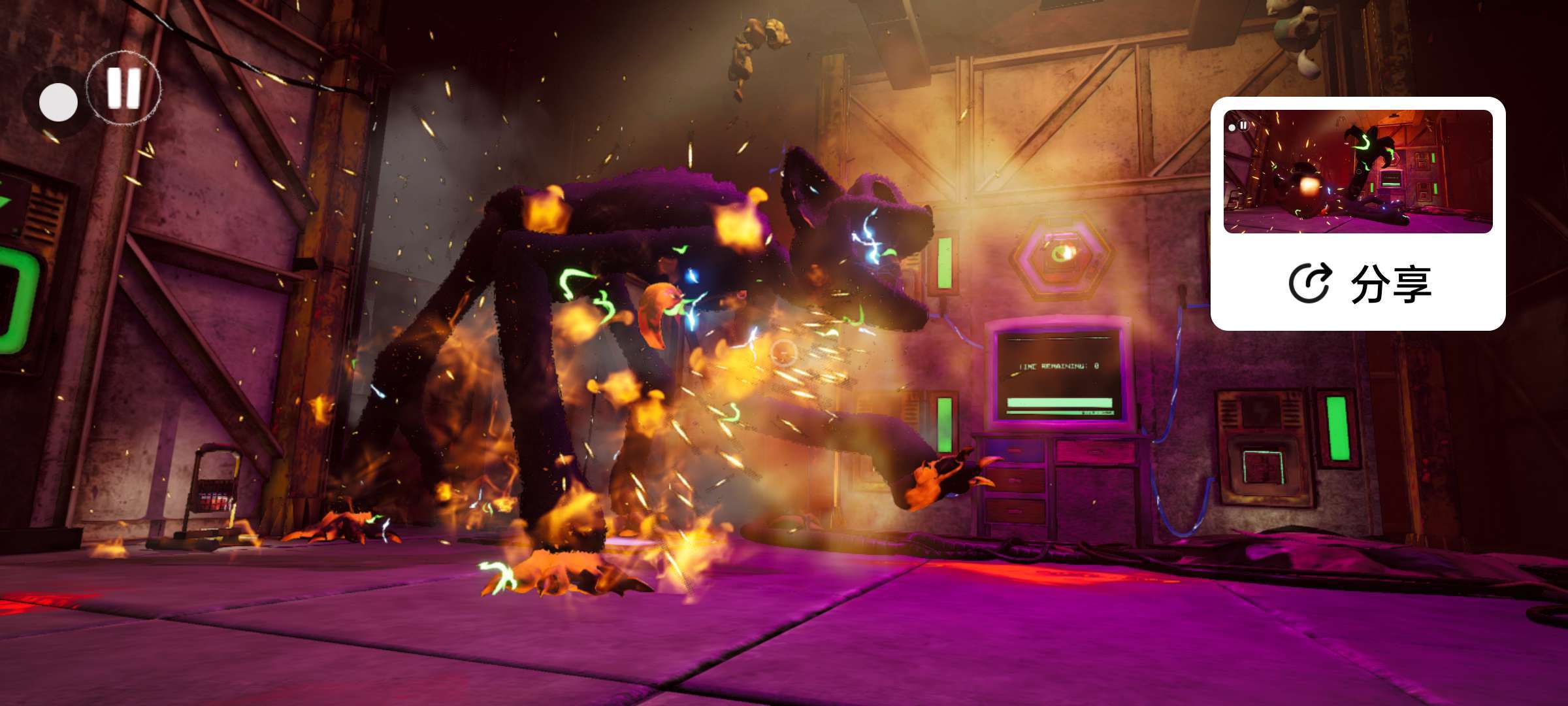Share the screenshot via 分享 button
Screen dimensions: 1568x706
click(1359, 284)
